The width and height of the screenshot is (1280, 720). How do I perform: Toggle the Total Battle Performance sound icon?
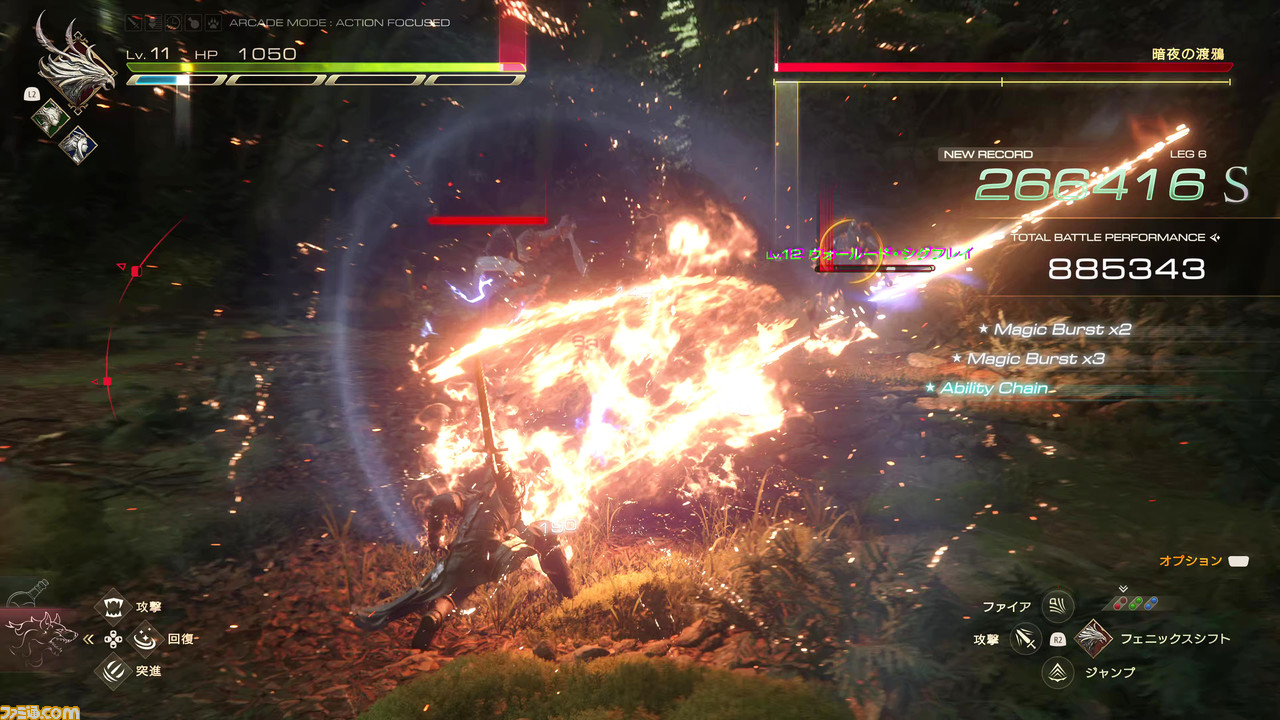1216,238
